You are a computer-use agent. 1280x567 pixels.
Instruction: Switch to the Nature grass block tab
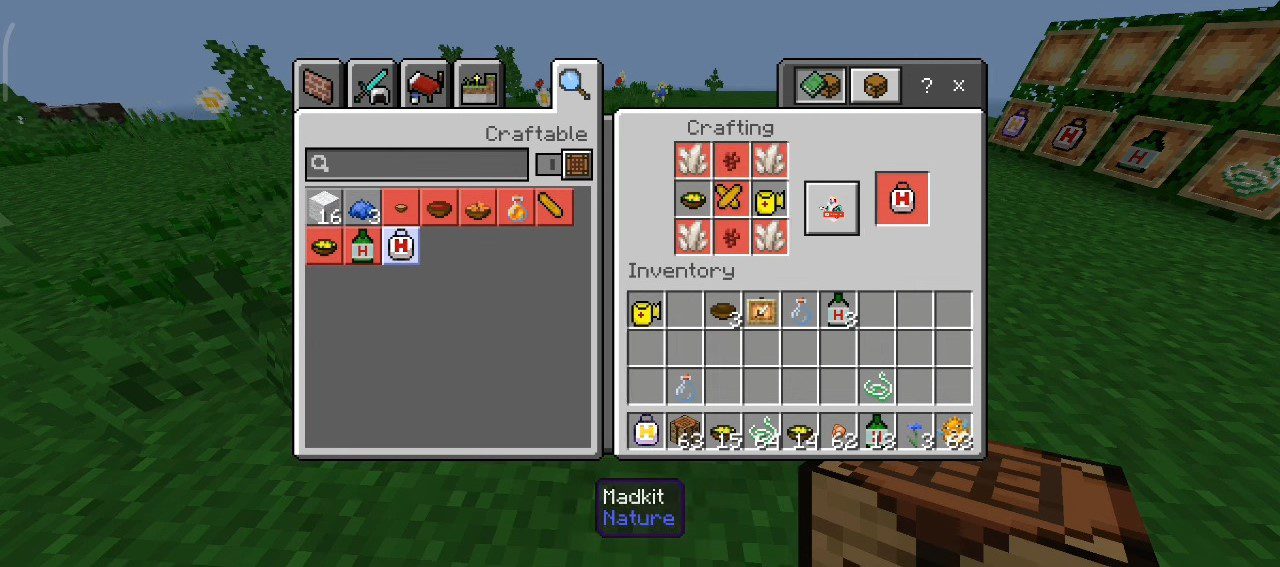(x=479, y=86)
